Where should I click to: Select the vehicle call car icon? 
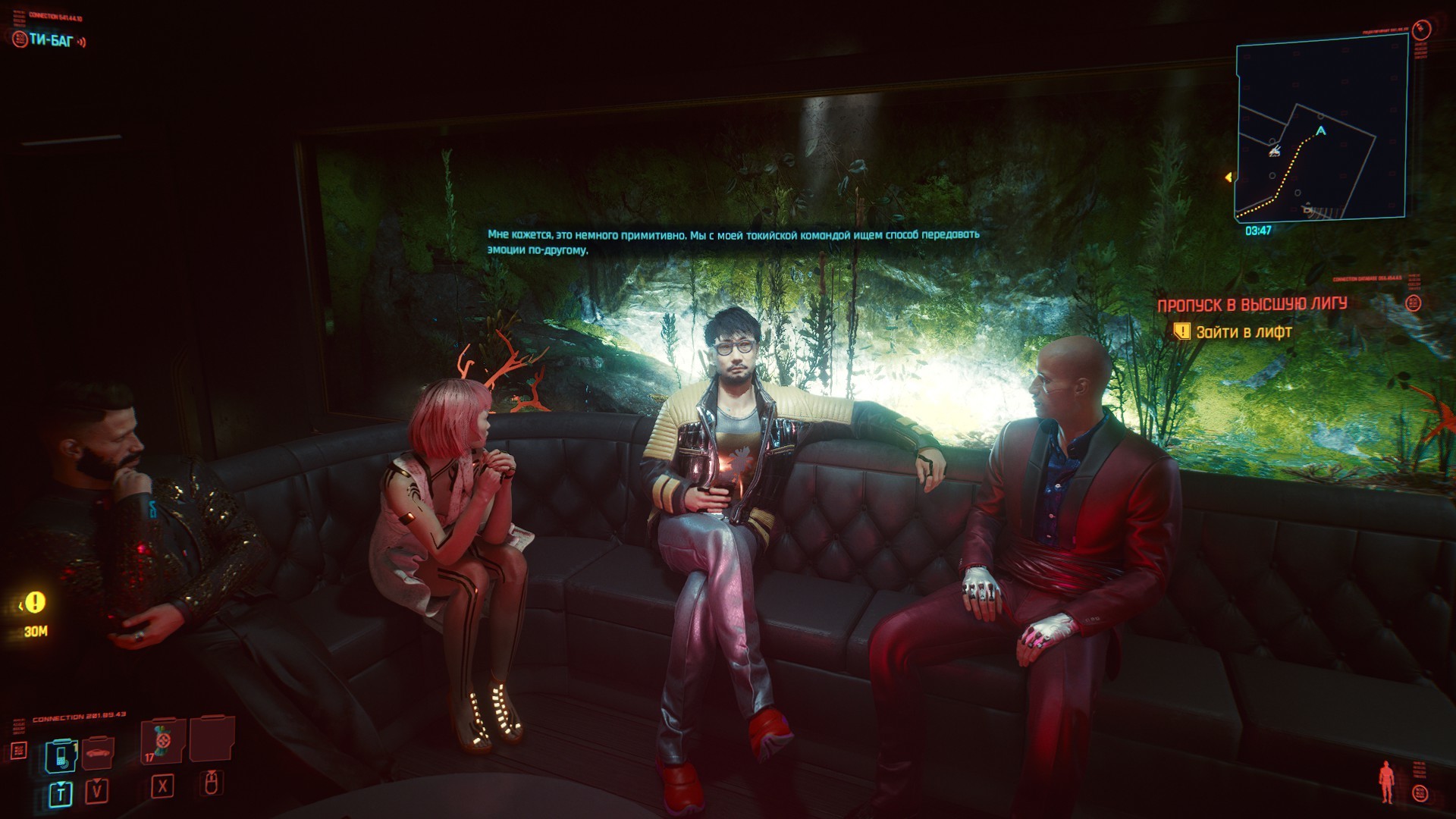pos(97,752)
